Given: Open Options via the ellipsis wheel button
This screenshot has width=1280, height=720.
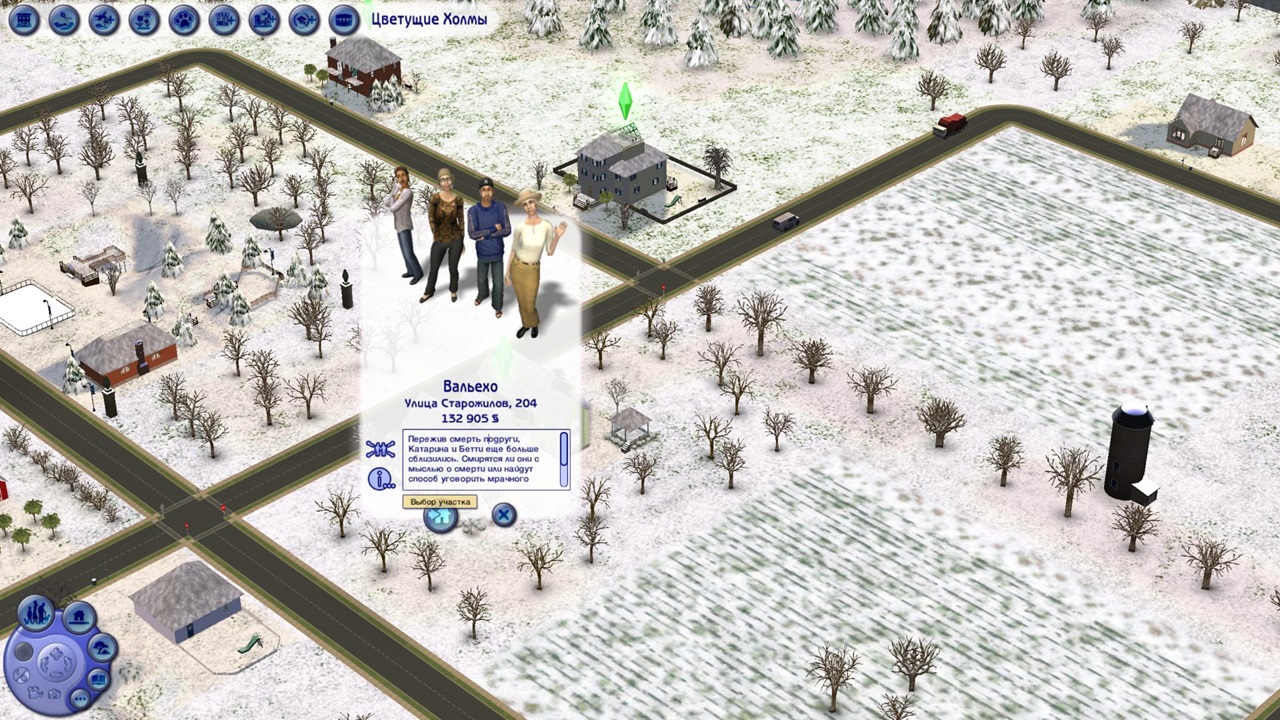Looking at the screenshot, I should coord(80,698).
